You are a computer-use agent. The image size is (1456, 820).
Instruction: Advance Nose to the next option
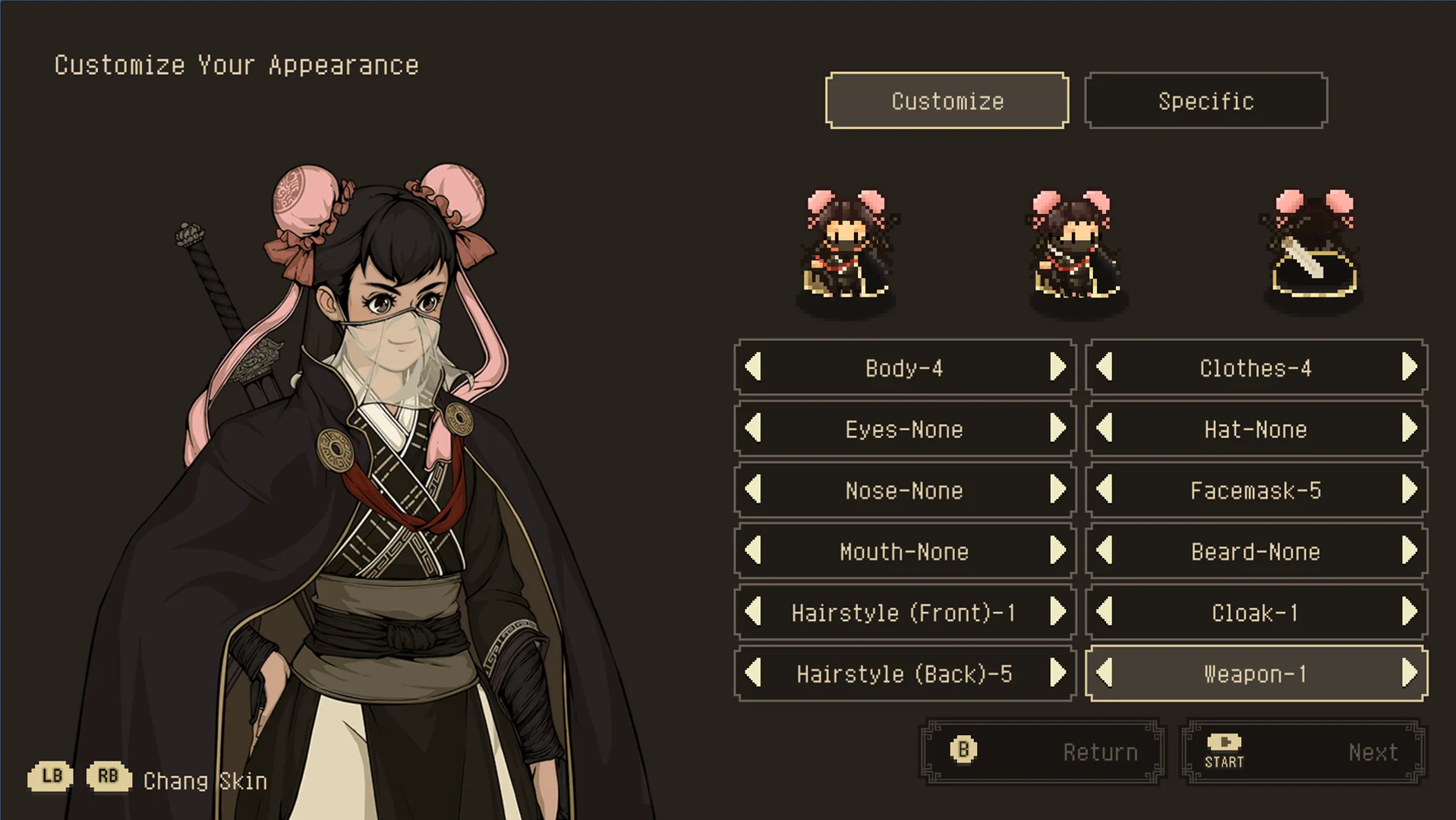tap(1057, 490)
